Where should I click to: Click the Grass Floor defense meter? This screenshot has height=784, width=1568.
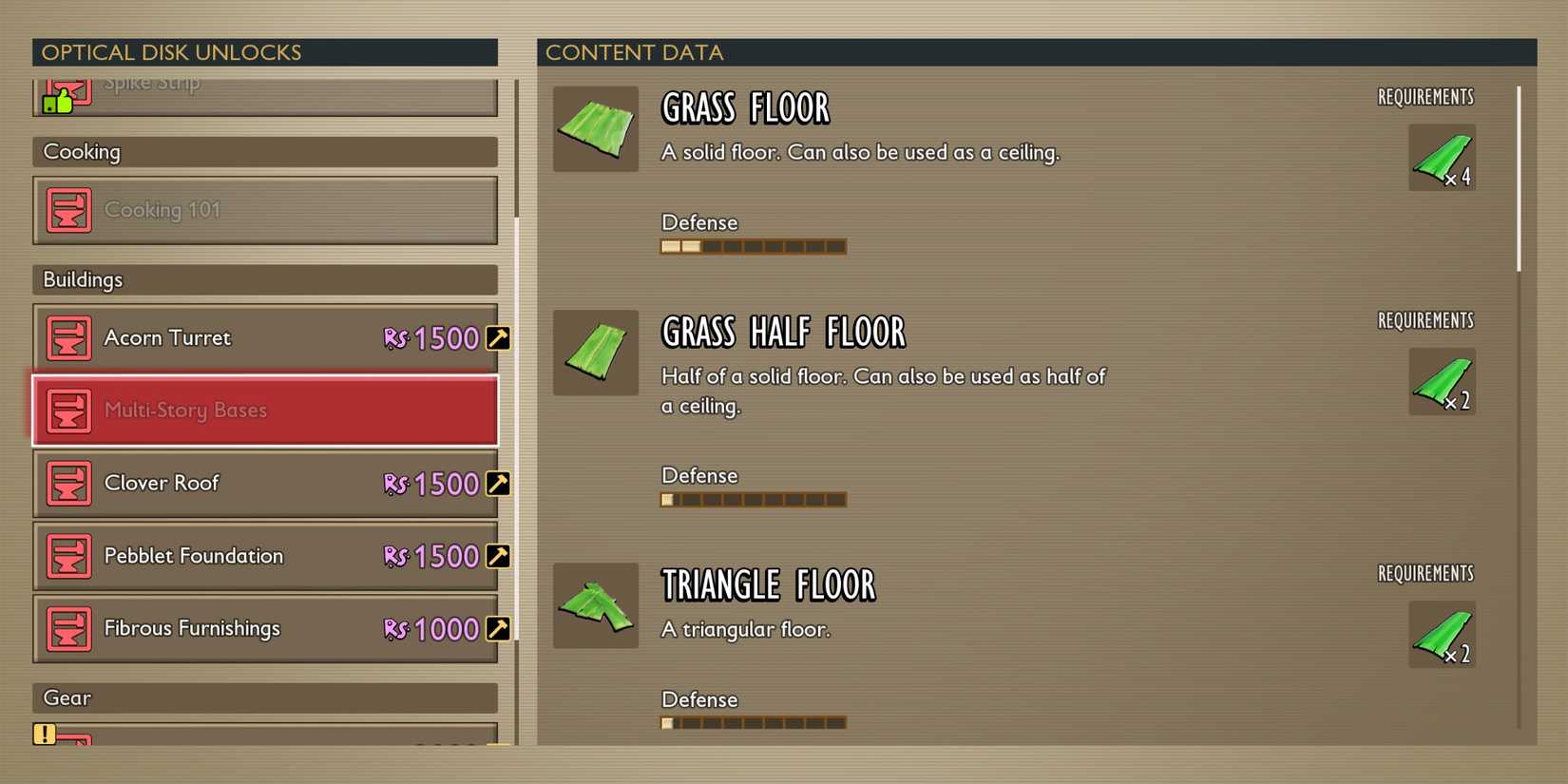(753, 246)
